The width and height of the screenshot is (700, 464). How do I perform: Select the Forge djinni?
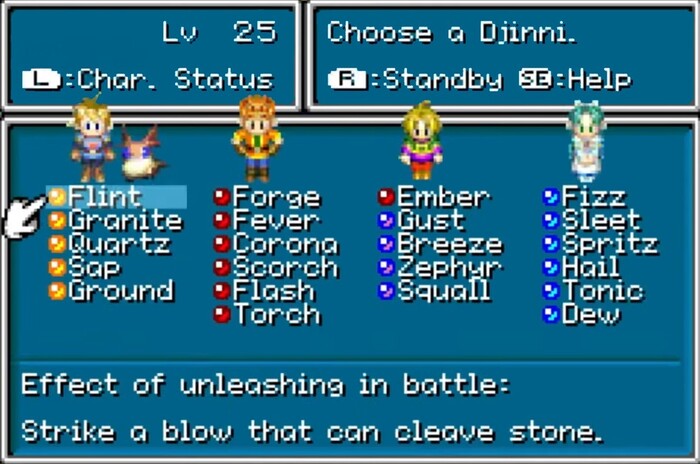tap(275, 197)
